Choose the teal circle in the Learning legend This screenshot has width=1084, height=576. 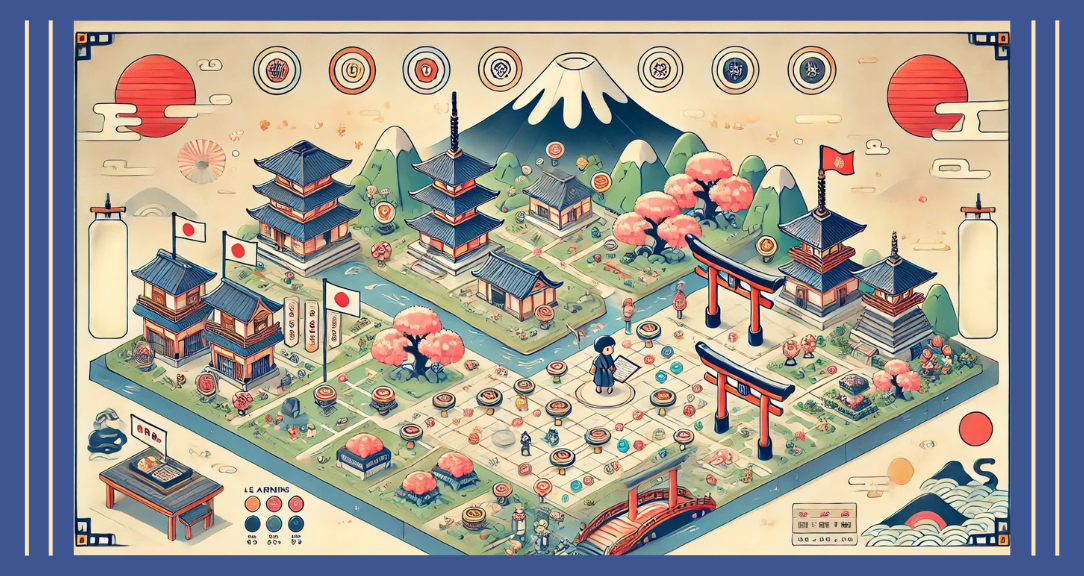pos(273,521)
